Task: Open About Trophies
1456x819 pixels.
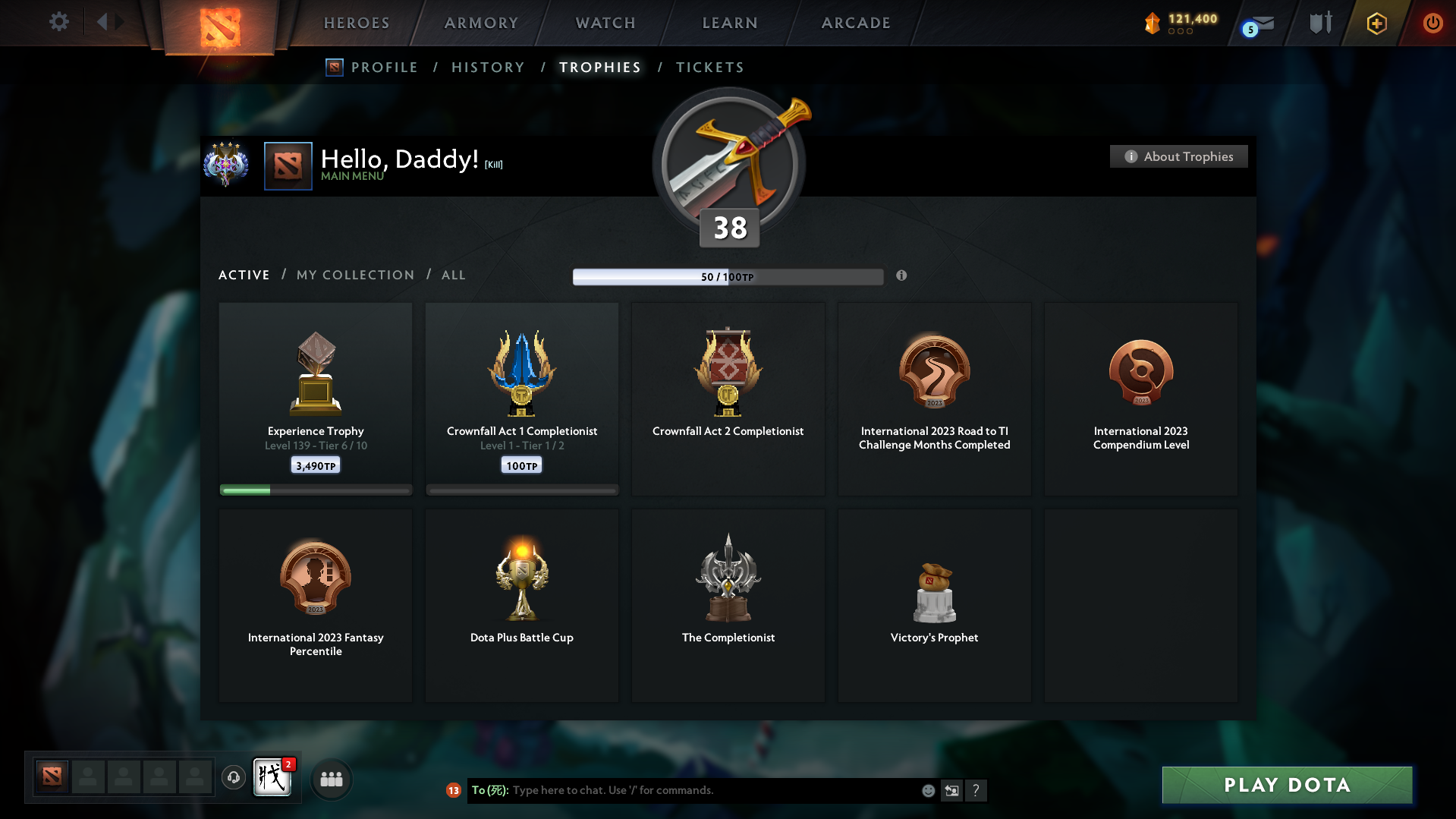Action: 1178,156
